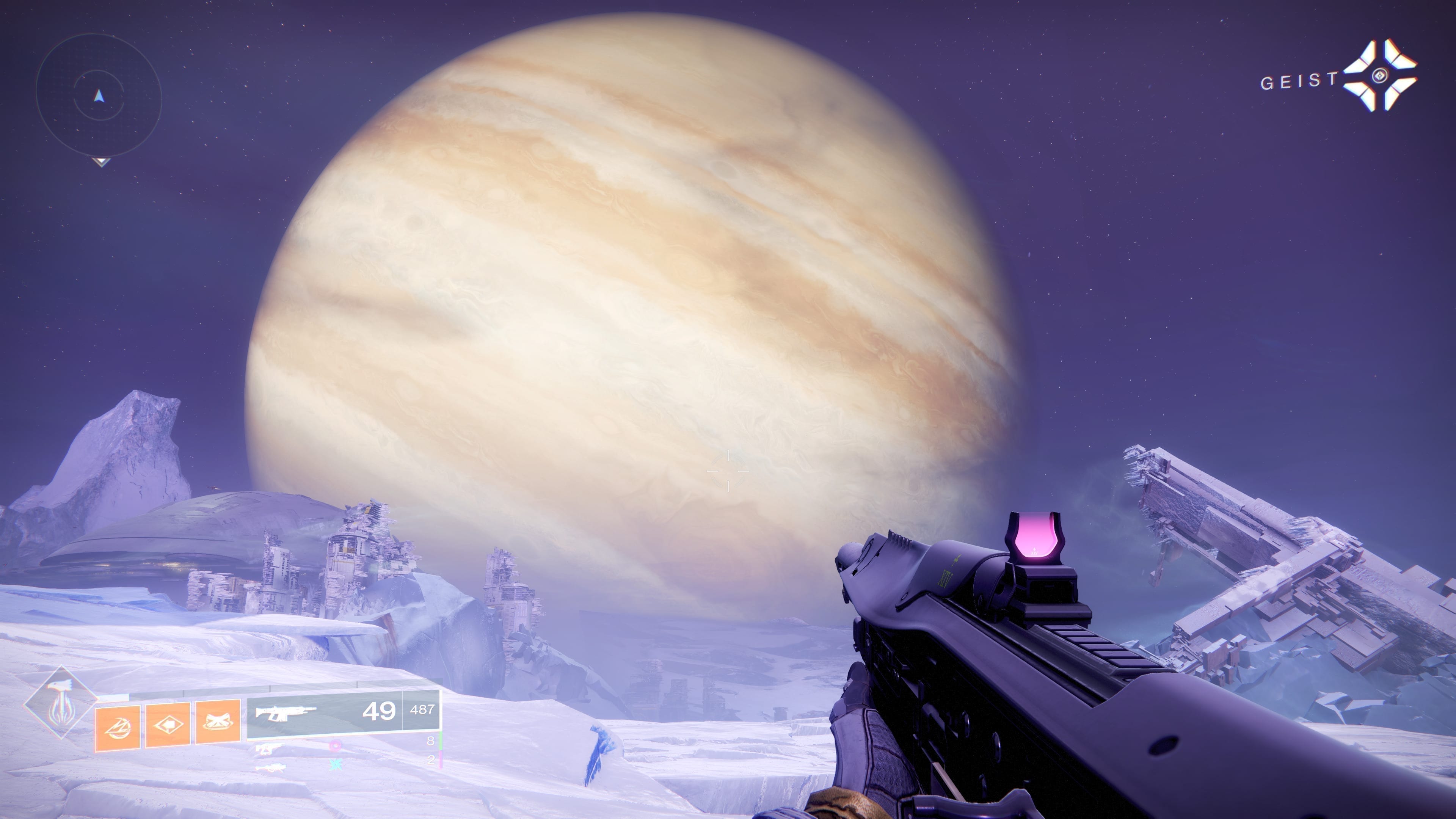Open the Ghost icon beside GEIST
Screen dimensions: 1456x819
1380,75
